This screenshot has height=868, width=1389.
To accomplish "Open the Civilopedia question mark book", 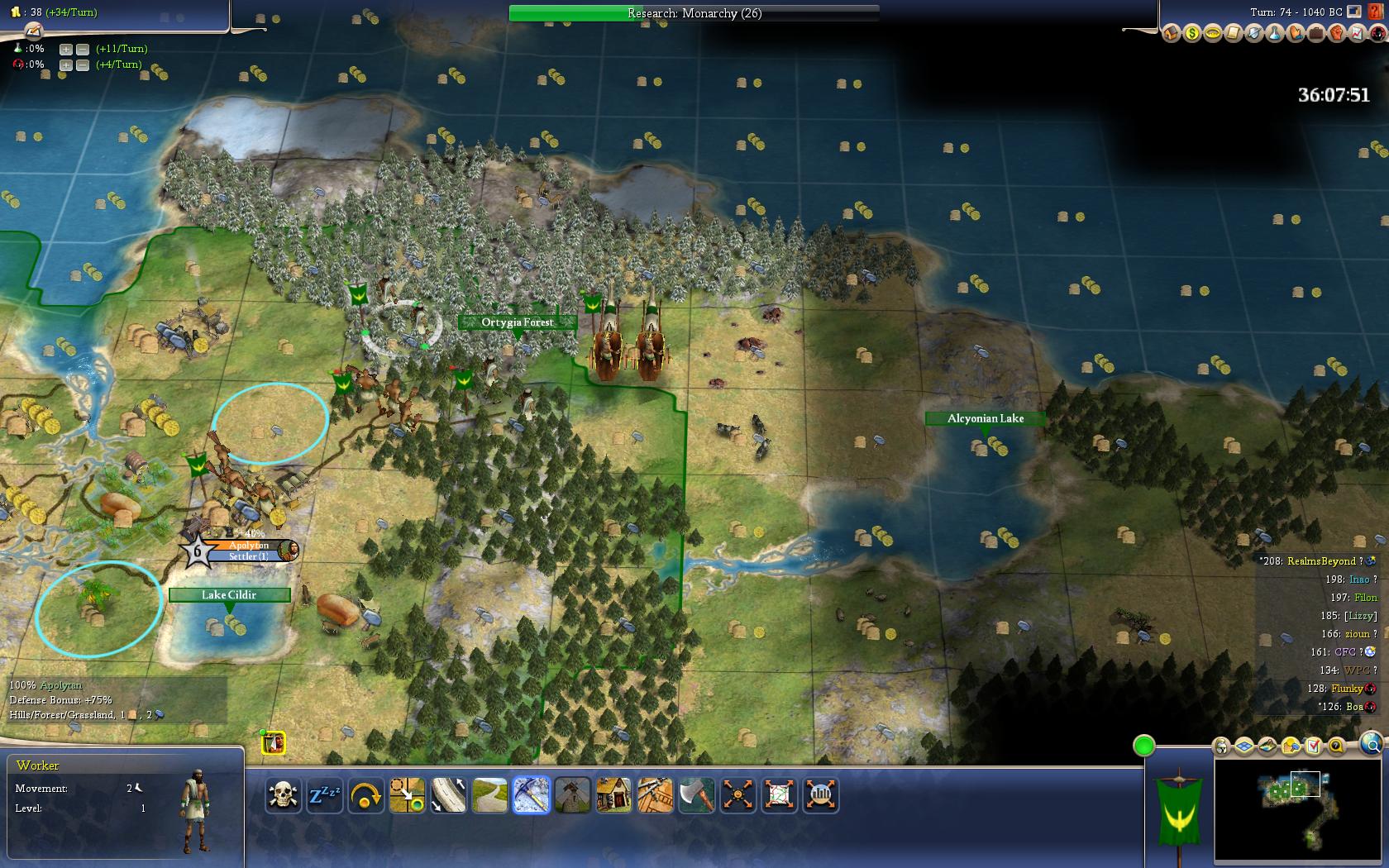I will pyautogui.click(x=1377, y=12).
